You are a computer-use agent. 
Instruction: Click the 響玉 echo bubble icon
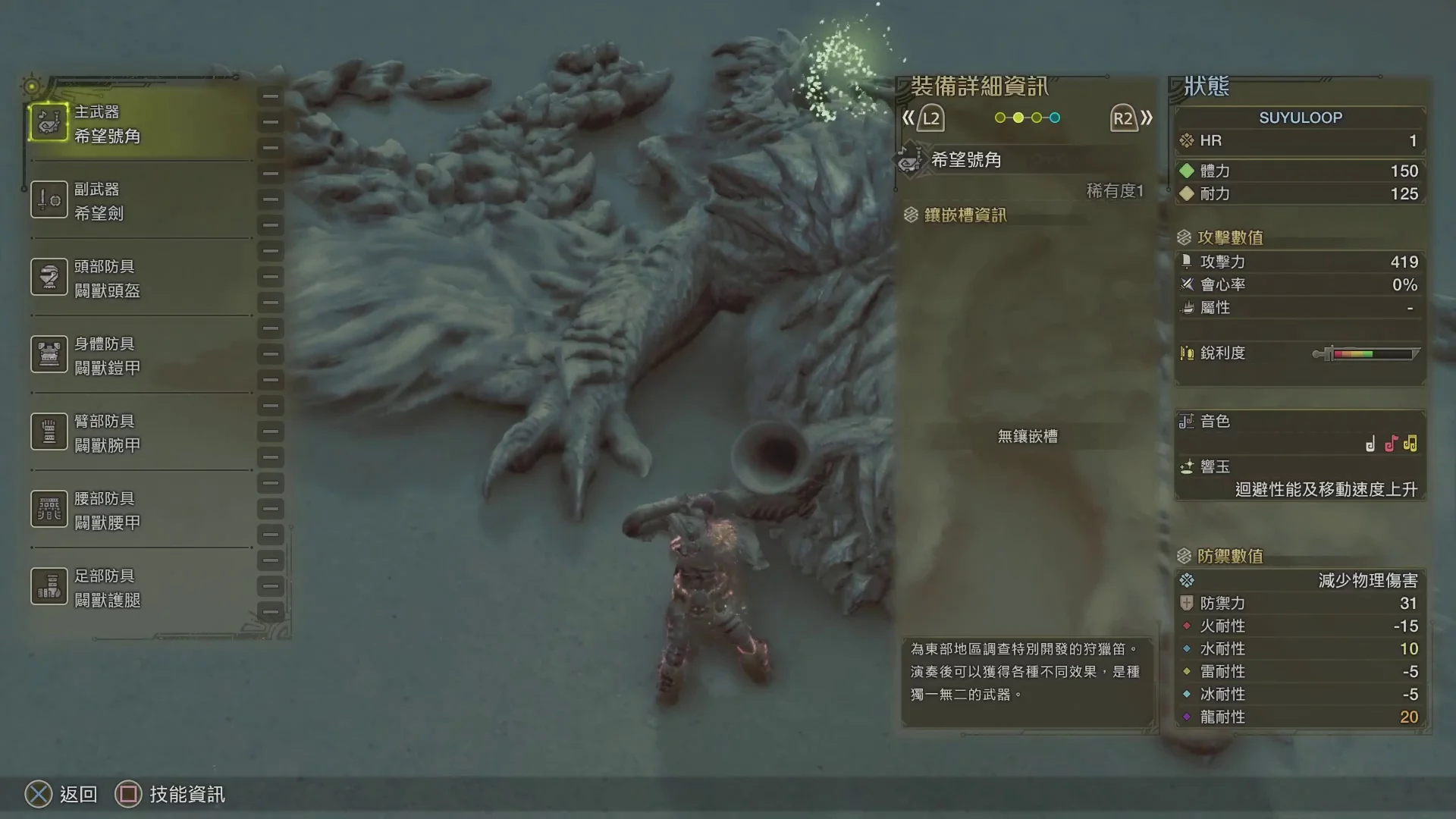pyautogui.click(x=1187, y=466)
